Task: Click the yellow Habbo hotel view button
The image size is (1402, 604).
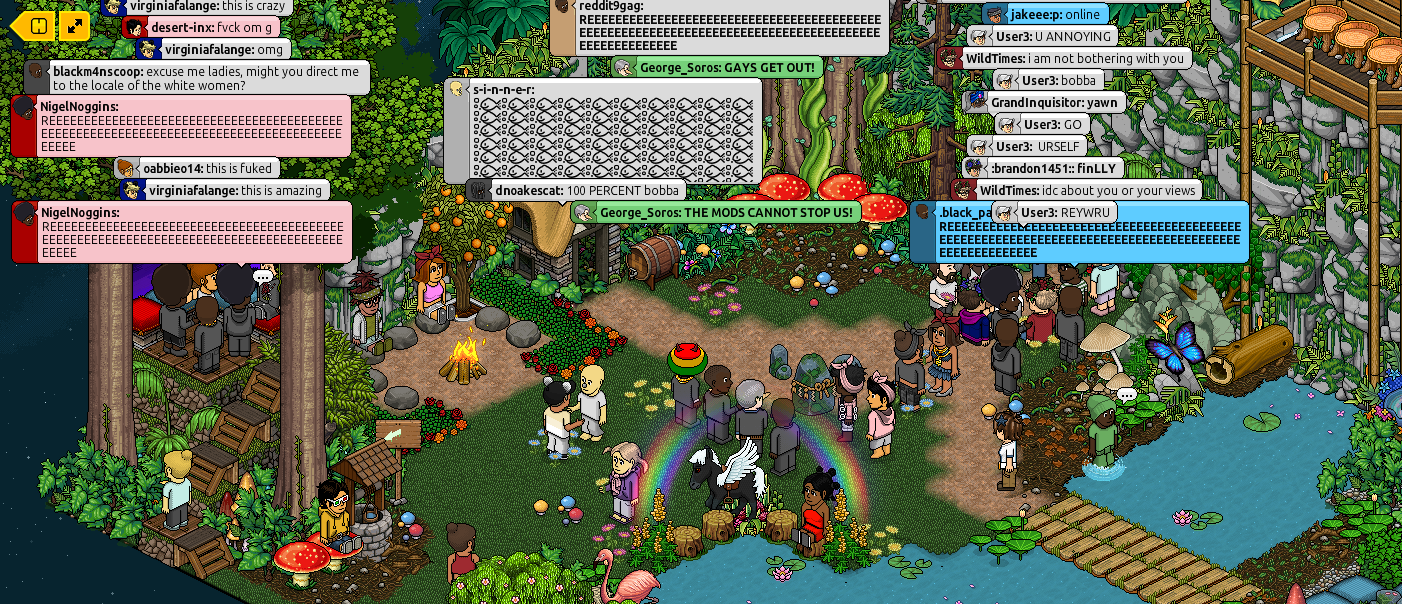Action: [x=35, y=26]
